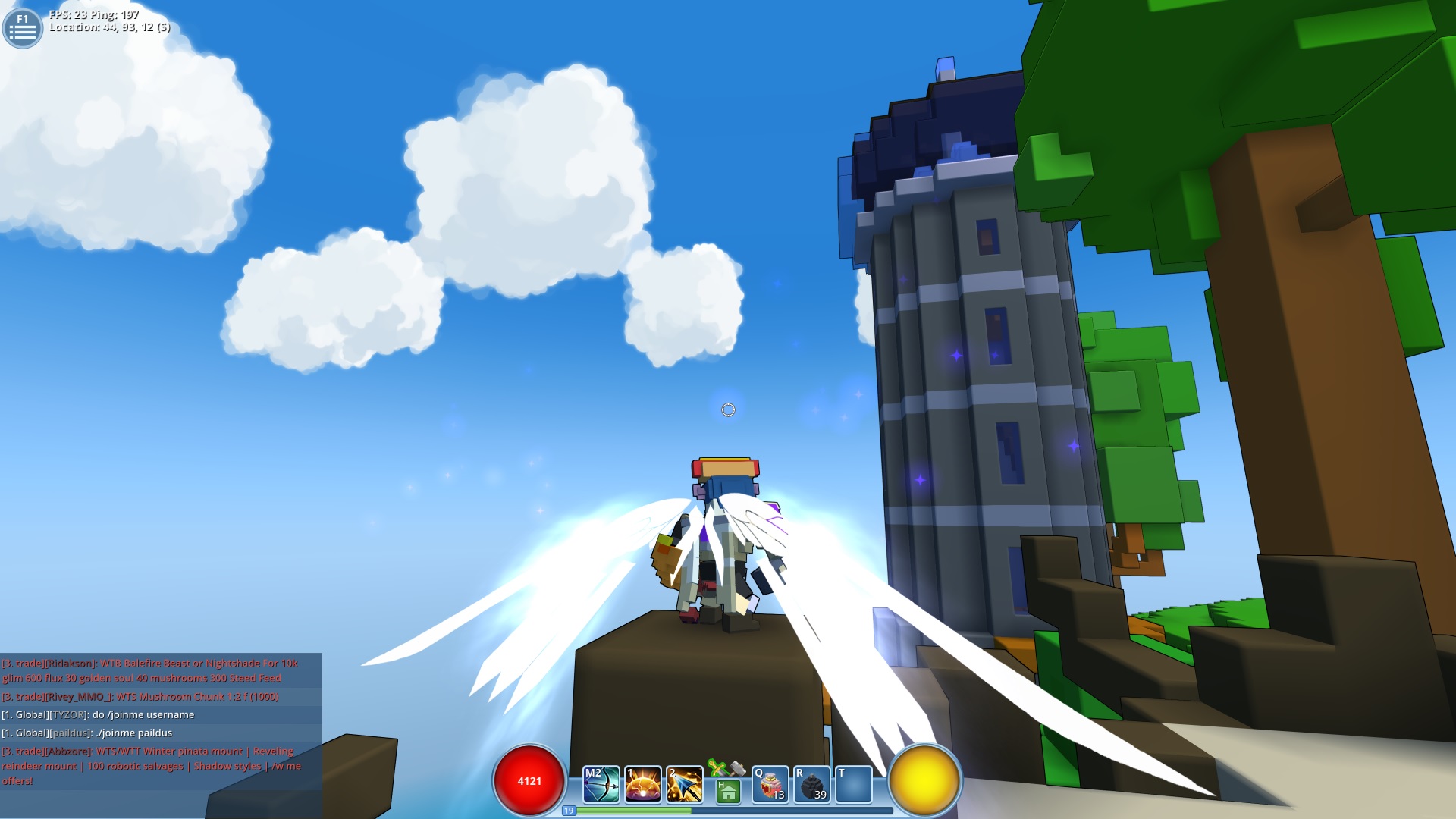The image size is (1456, 819).
Task: Click the paildus joinme chat line
Action: [x=87, y=733]
